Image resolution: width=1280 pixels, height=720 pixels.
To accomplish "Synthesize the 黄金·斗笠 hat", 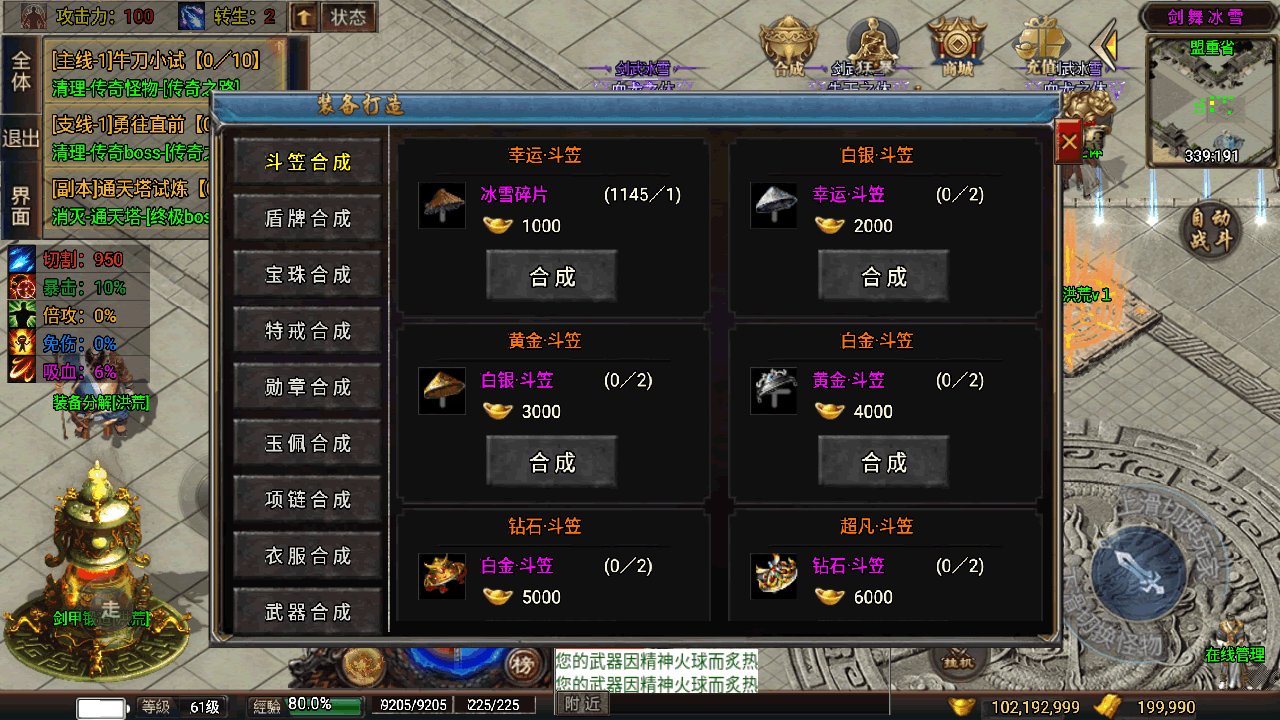I will [551, 462].
